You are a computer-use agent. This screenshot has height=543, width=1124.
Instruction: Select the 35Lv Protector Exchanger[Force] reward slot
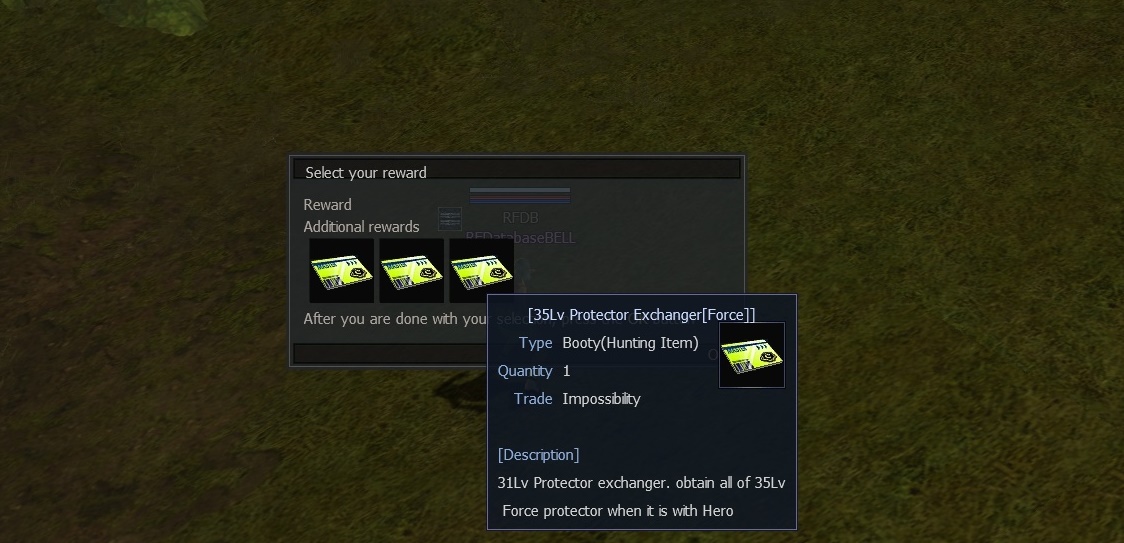[480, 268]
